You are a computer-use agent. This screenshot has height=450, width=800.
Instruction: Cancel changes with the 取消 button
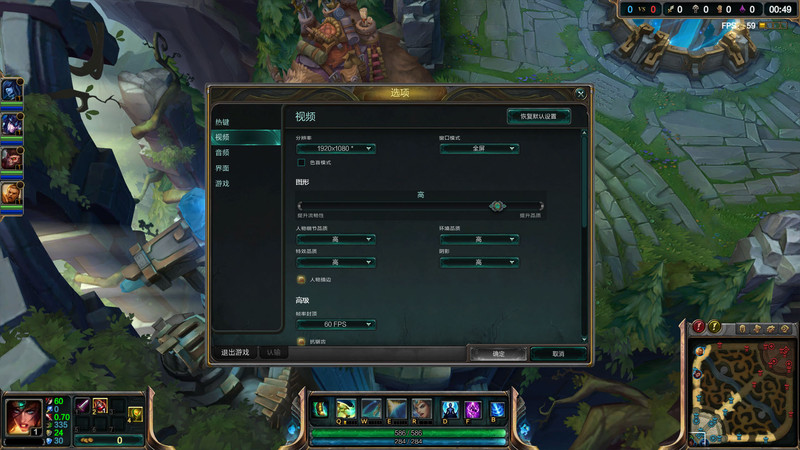558,354
